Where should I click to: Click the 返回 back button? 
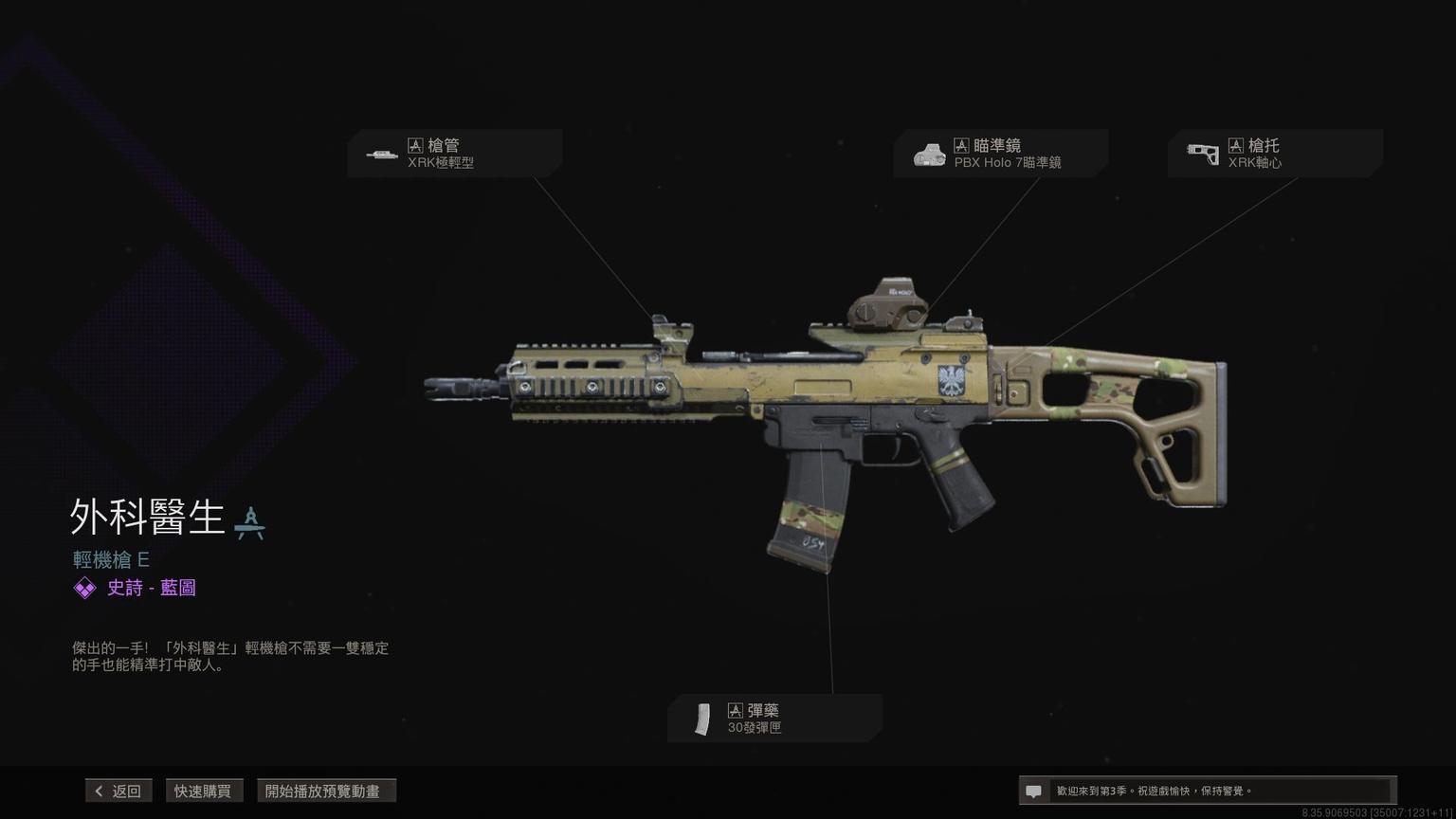pyautogui.click(x=118, y=791)
